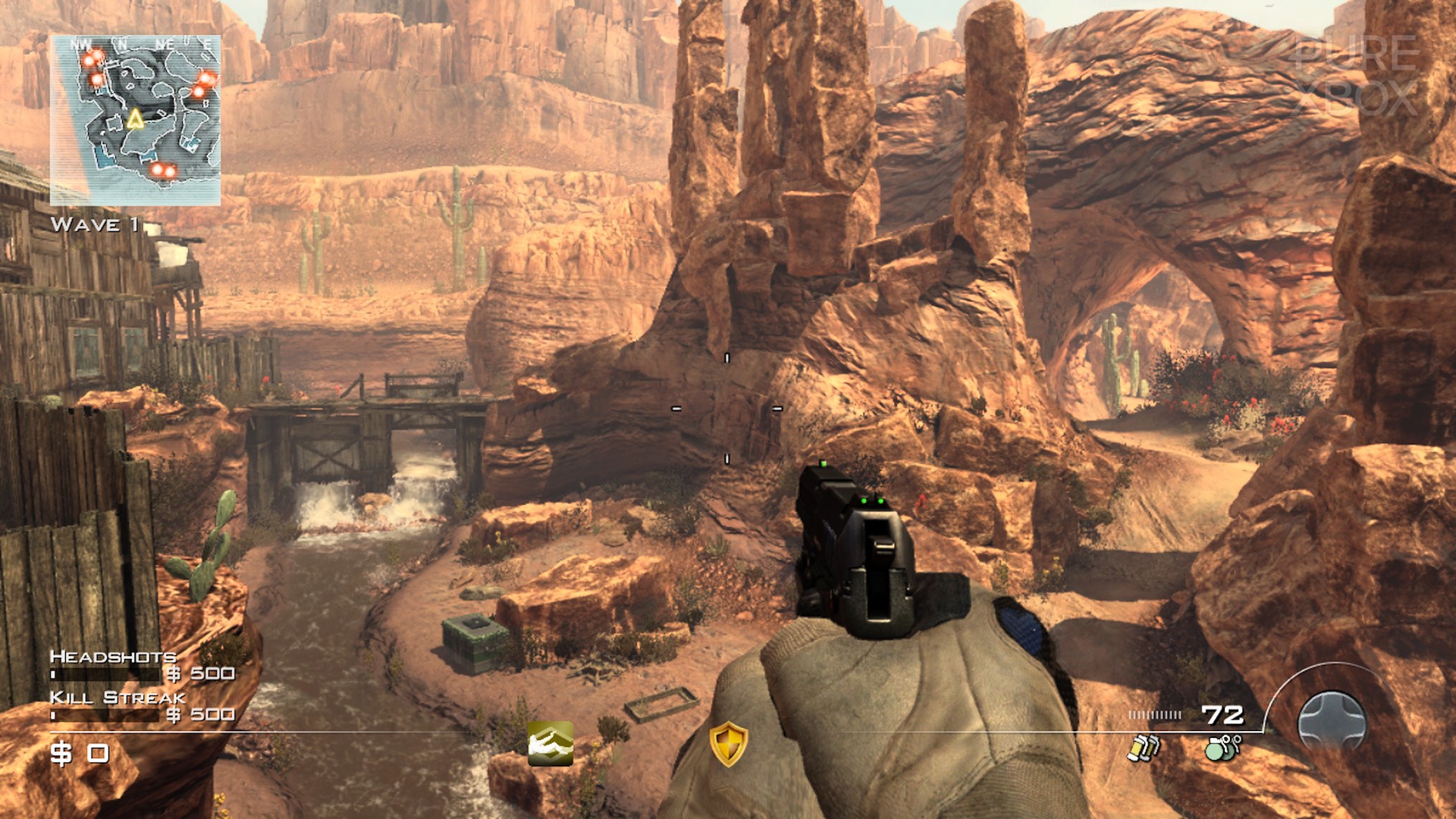Choose the flashbang grenade icon

coord(1144,748)
